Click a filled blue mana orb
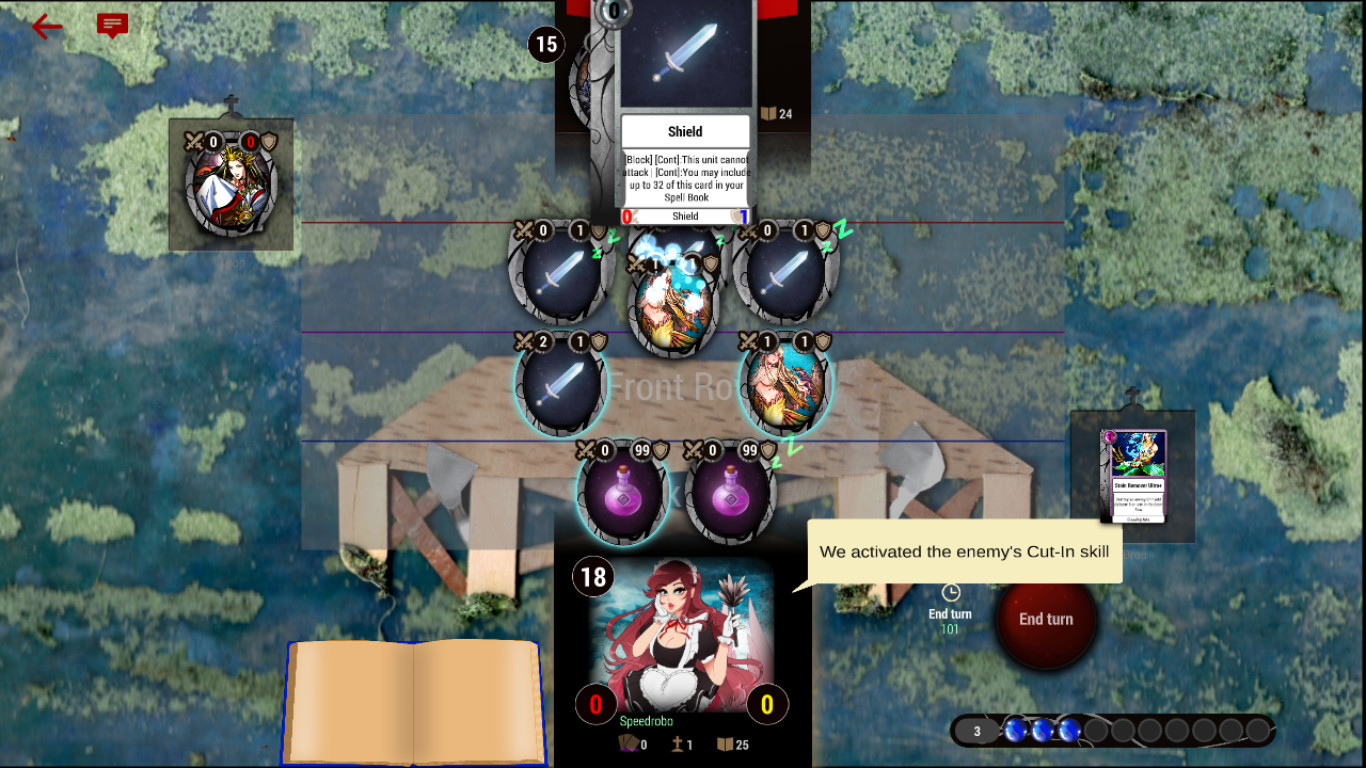The width and height of the screenshot is (1366, 768). [x=1042, y=731]
